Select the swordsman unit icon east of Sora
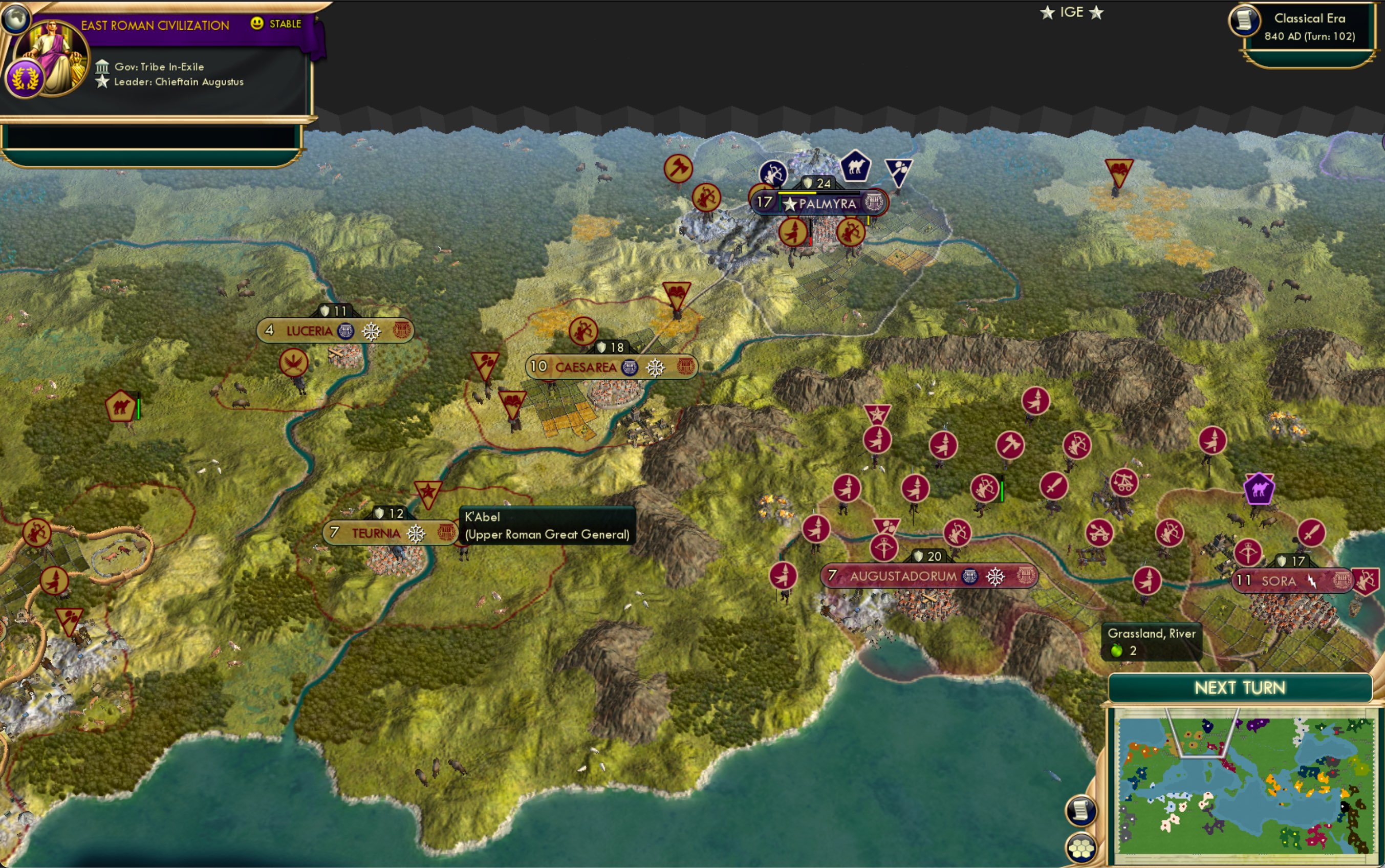This screenshot has width=1385, height=868. tap(1313, 531)
